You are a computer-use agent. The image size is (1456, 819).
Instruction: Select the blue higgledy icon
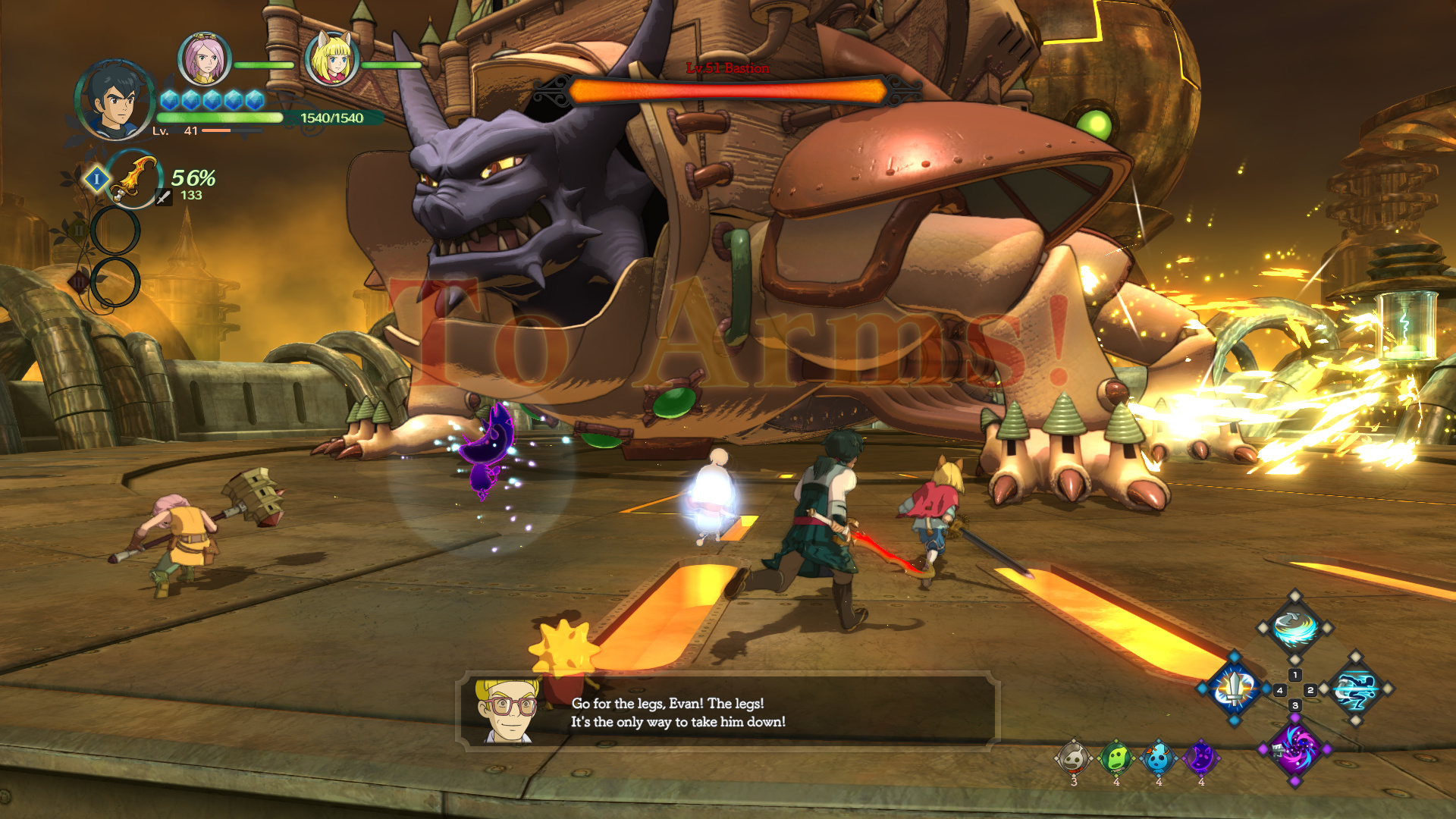(1158, 758)
